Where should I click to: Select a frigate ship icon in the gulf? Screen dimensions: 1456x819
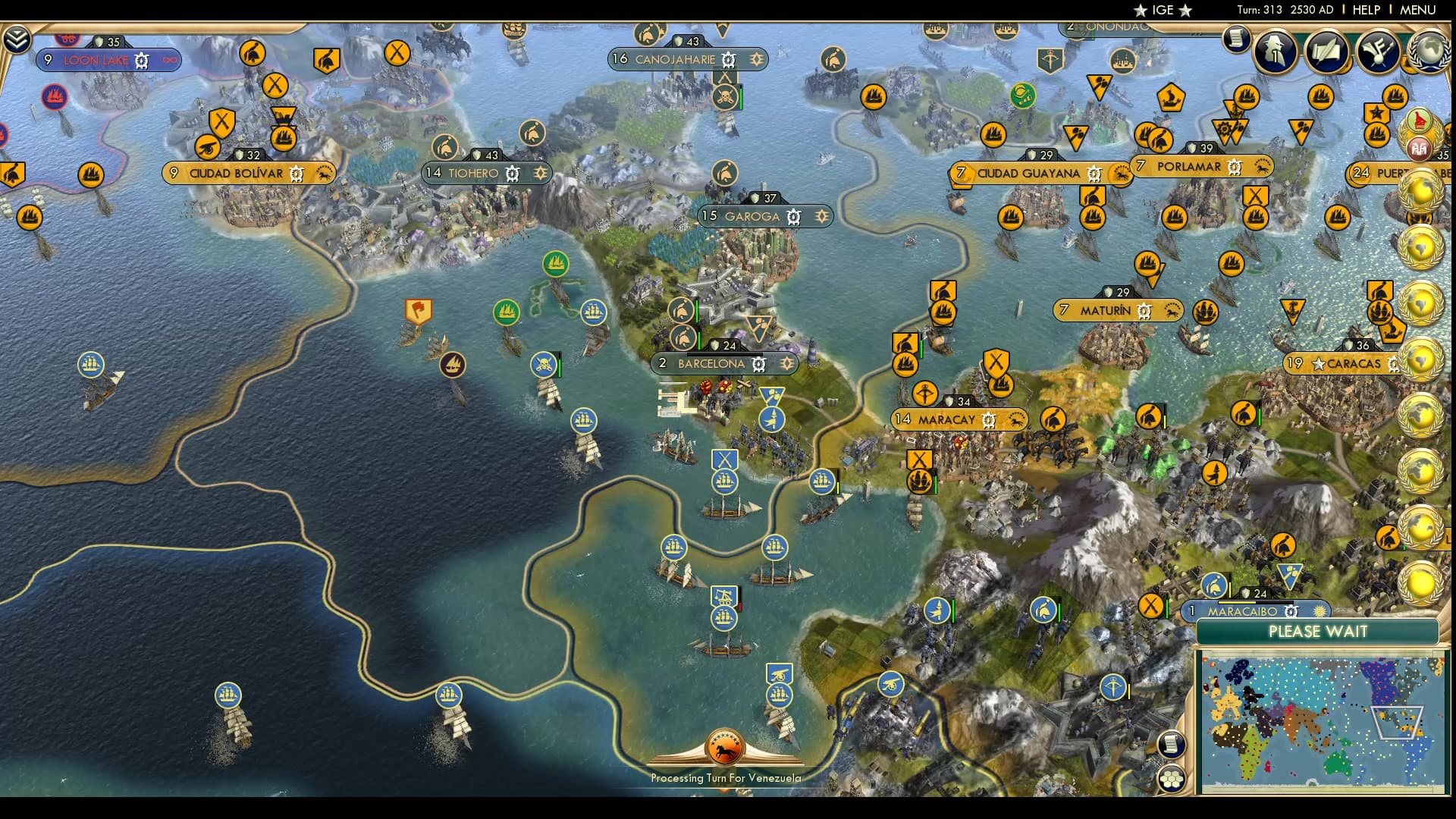pos(726,480)
